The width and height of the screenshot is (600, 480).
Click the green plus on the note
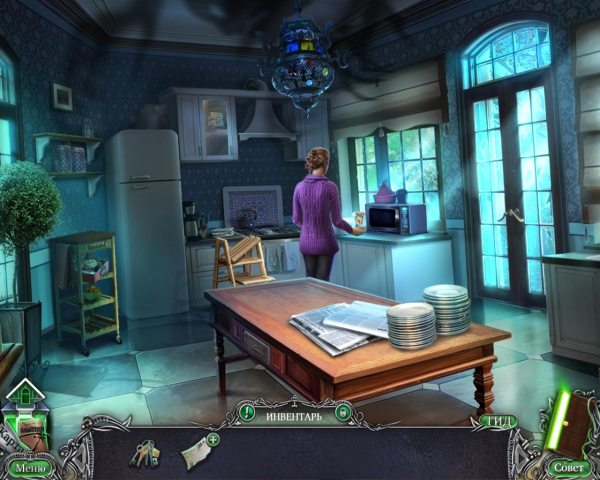click(x=213, y=439)
